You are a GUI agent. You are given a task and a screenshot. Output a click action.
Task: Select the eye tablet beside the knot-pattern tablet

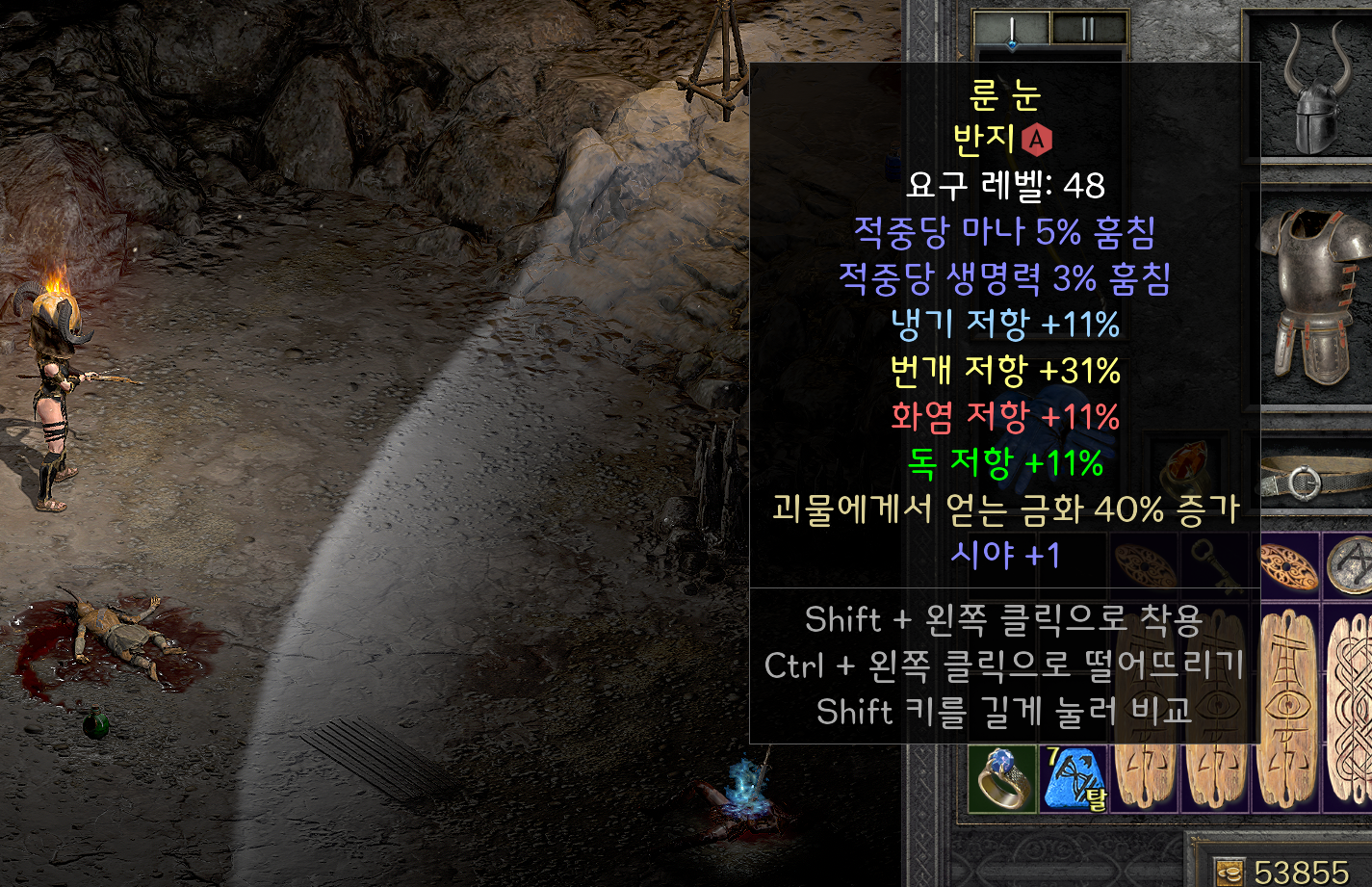pos(1290,708)
